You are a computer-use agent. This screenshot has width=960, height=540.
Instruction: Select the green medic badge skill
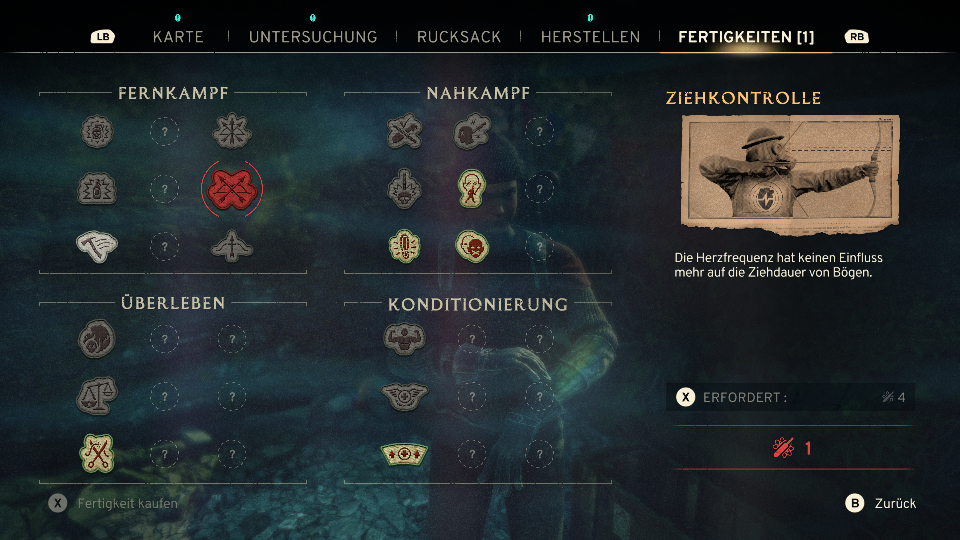click(x=405, y=454)
